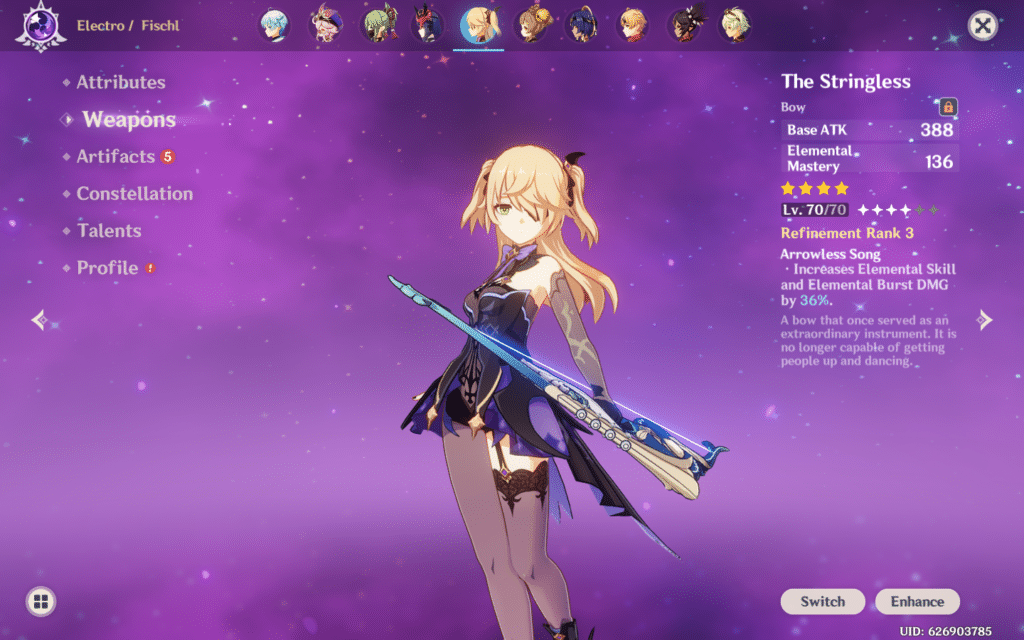Open the Constellation page
Viewport: 1024px width, 640px height.
tap(134, 194)
